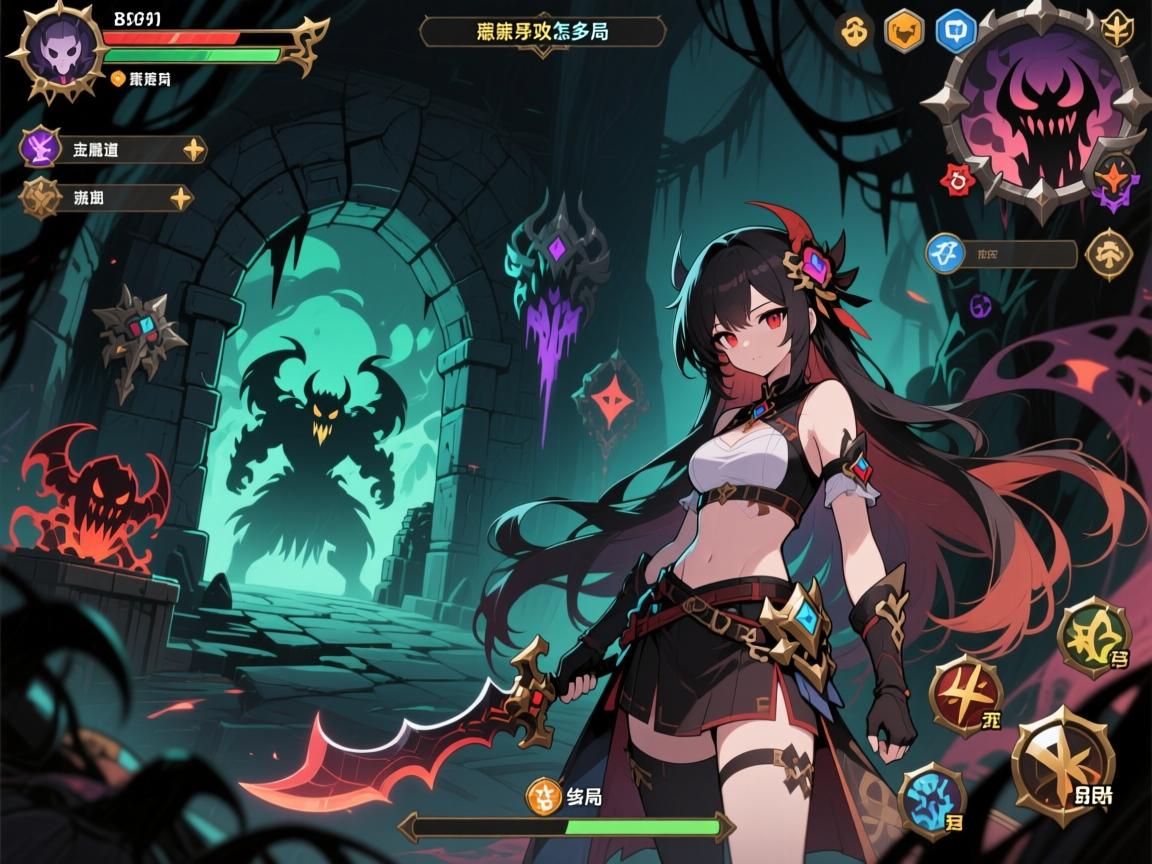Open the orange hexagon mask icon
This screenshot has width=1152, height=864.
point(903,30)
